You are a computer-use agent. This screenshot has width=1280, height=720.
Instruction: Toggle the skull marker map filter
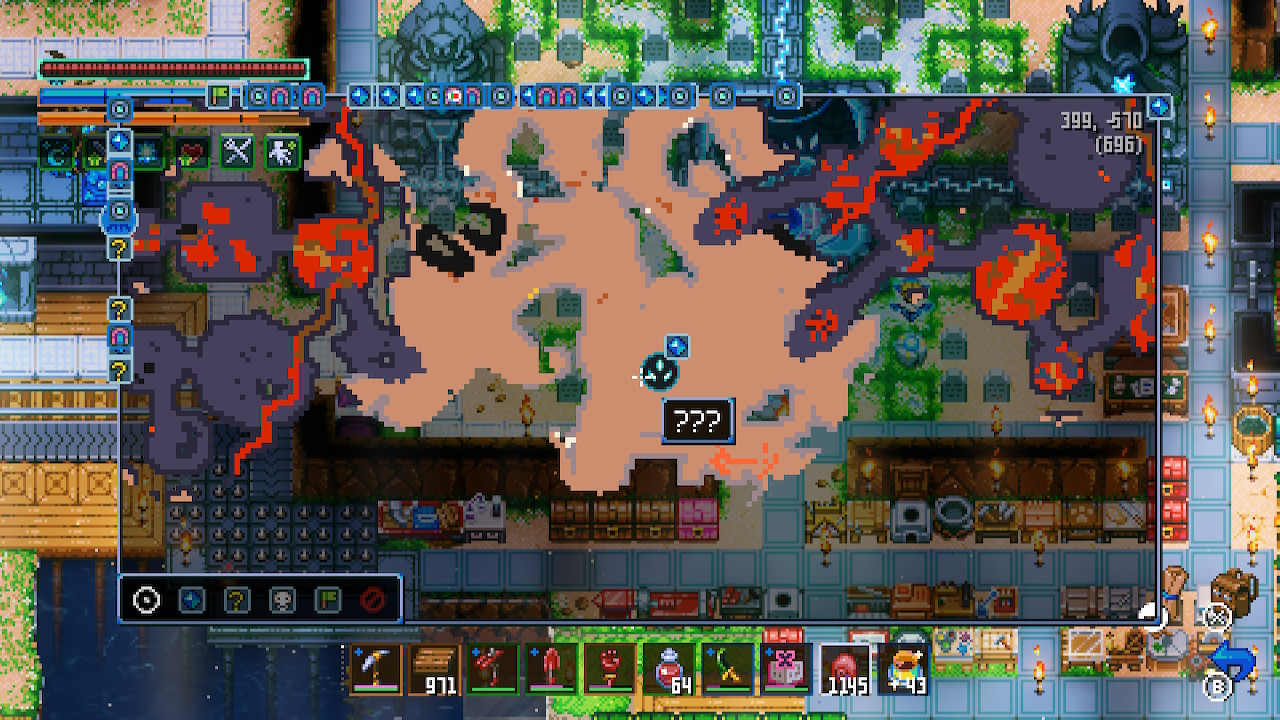coord(283,600)
